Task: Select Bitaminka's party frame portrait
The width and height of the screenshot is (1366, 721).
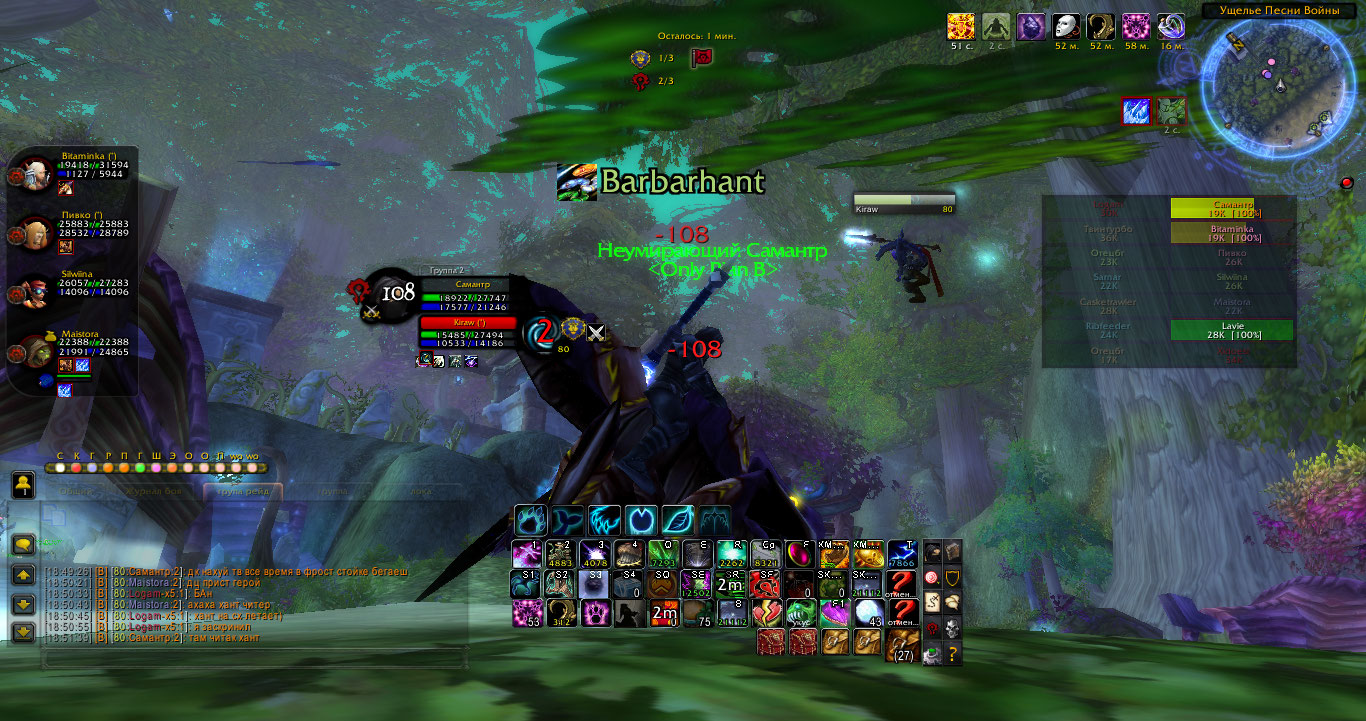Action: click(x=39, y=174)
